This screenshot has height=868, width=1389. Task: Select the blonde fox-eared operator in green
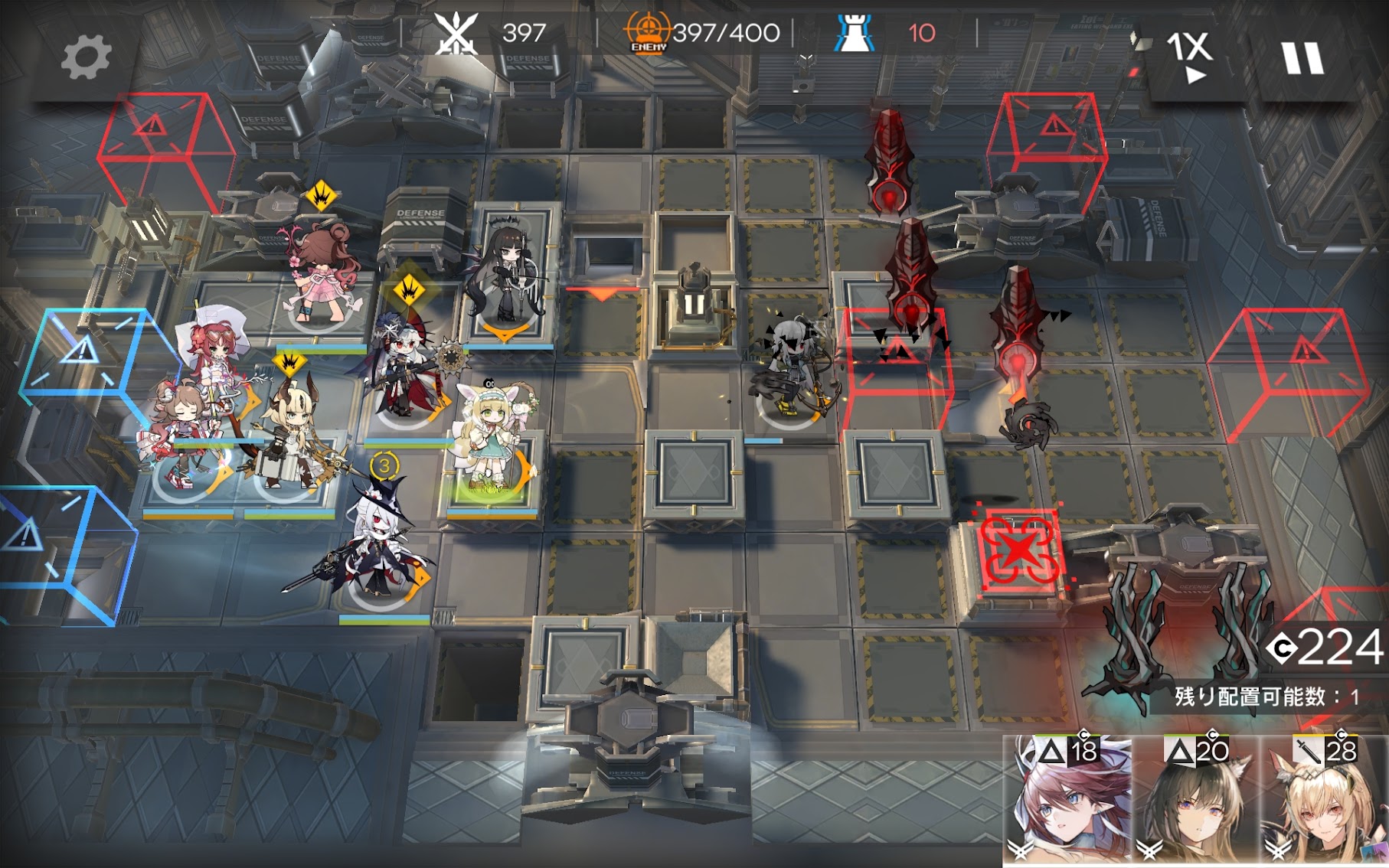tap(491, 440)
